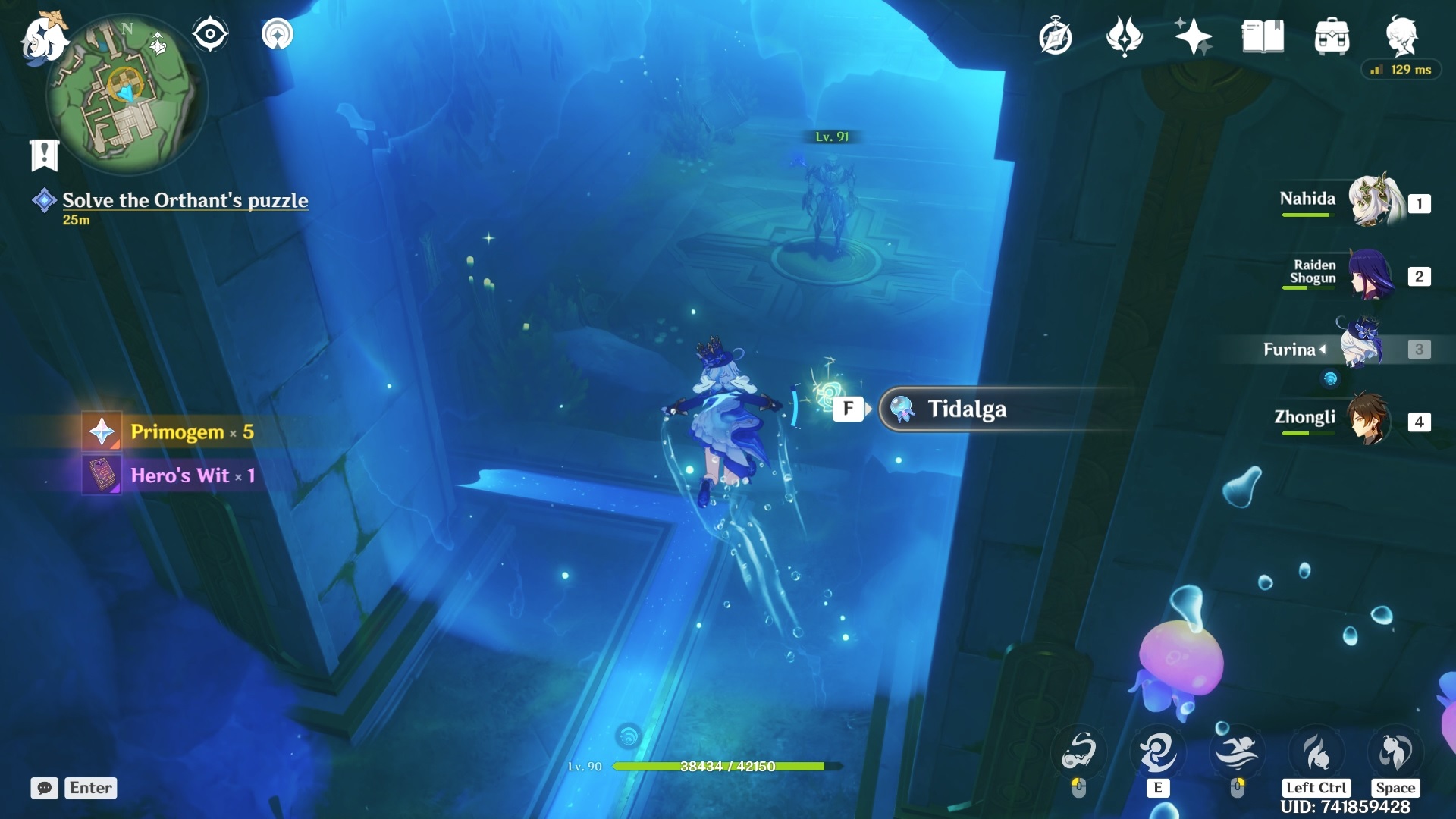Open the quest log banner icon
The width and height of the screenshot is (1456, 819).
[44, 155]
